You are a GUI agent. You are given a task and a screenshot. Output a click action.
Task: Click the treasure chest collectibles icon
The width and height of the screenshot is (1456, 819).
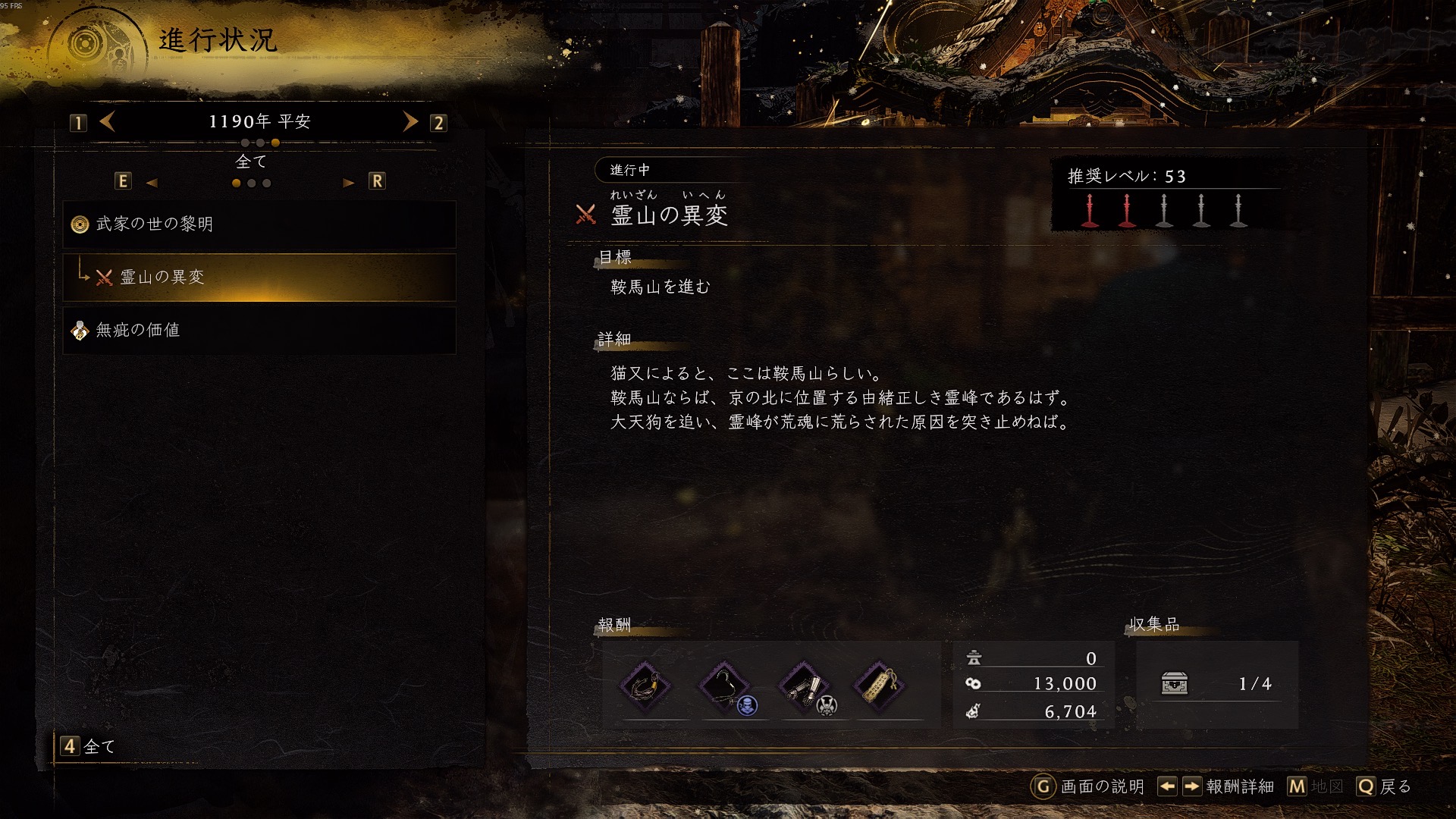click(1175, 683)
